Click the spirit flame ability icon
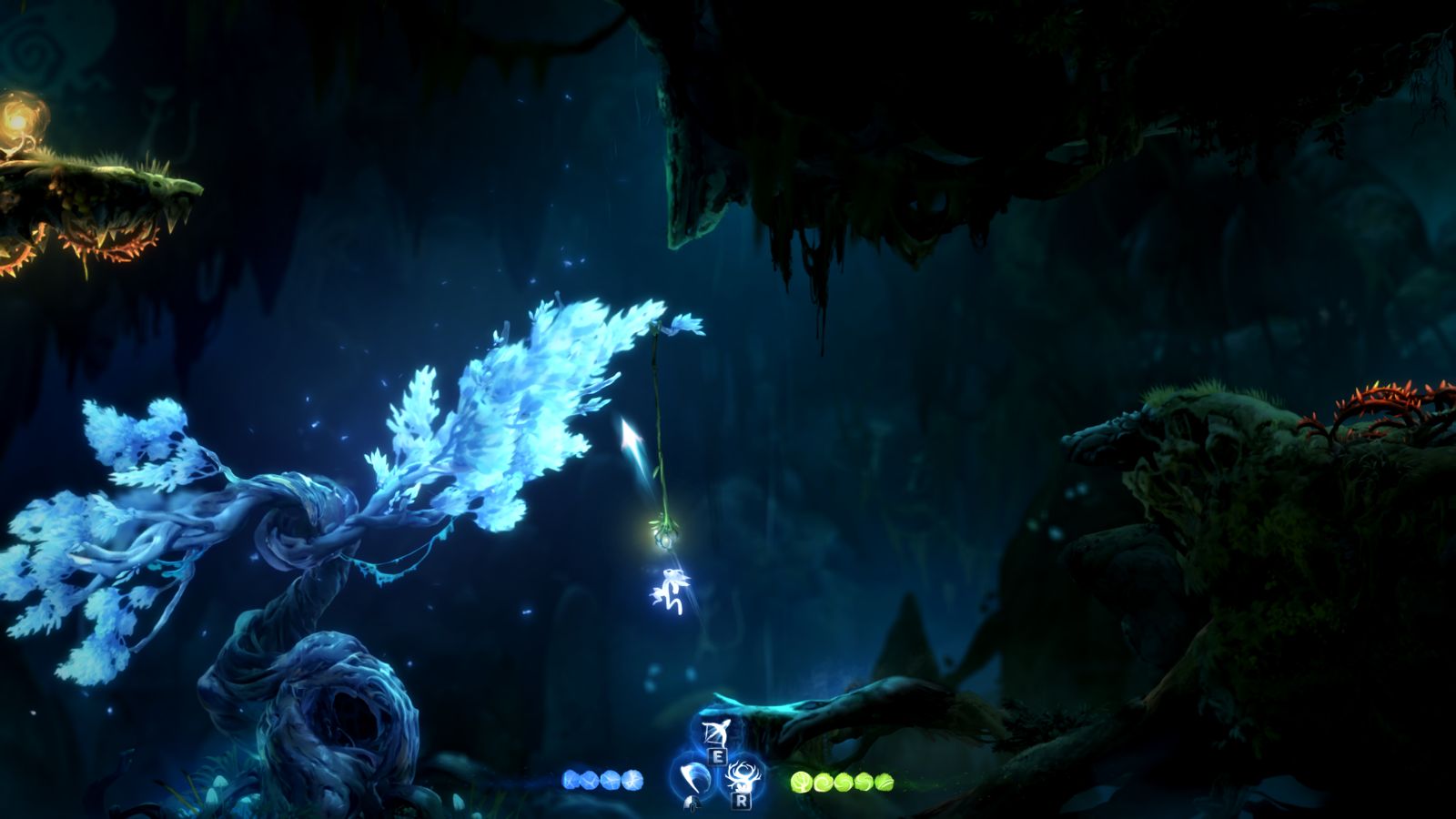 point(696,777)
